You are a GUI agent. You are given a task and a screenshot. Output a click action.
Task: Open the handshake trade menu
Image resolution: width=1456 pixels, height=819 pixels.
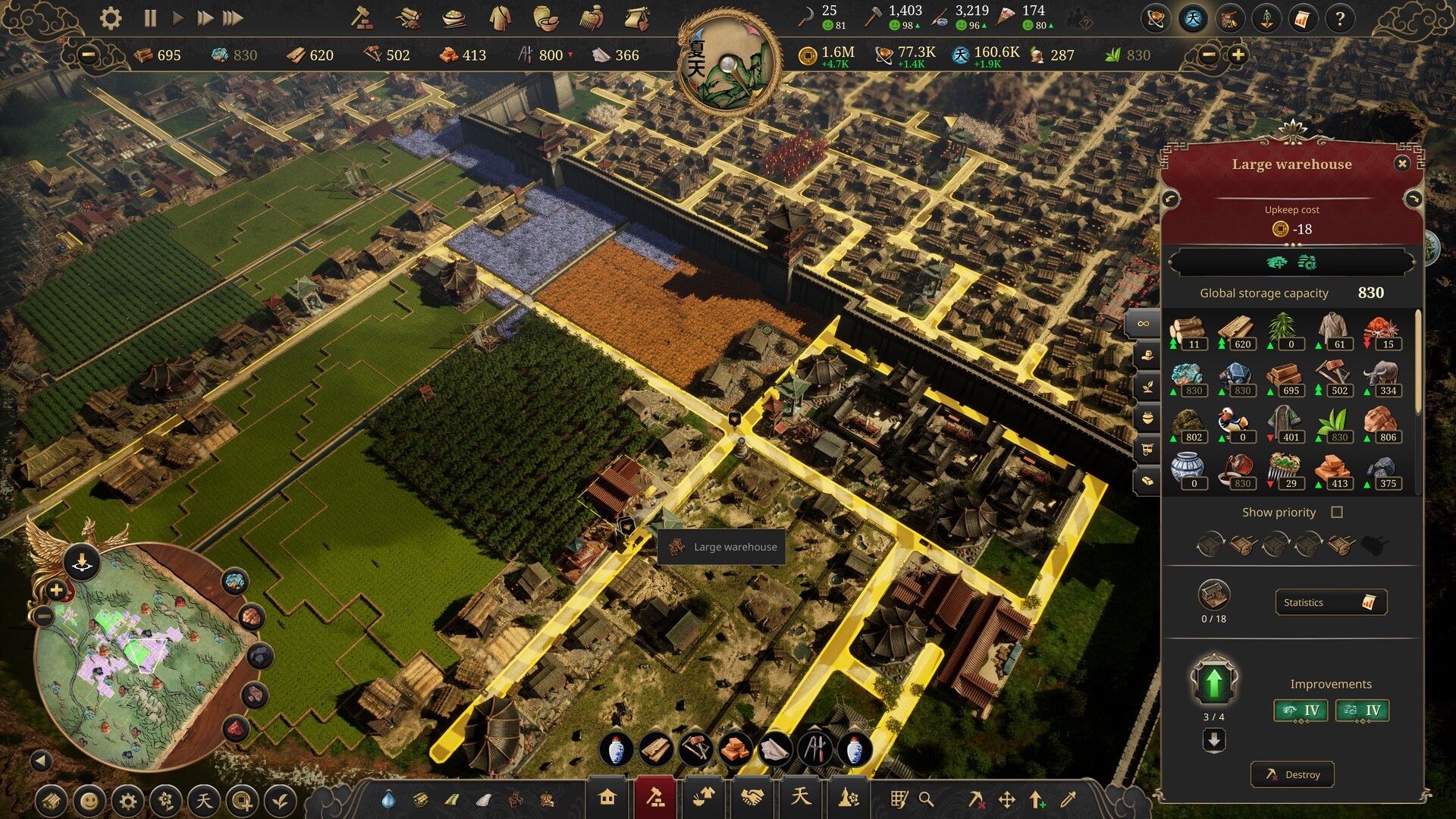click(752, 798)
